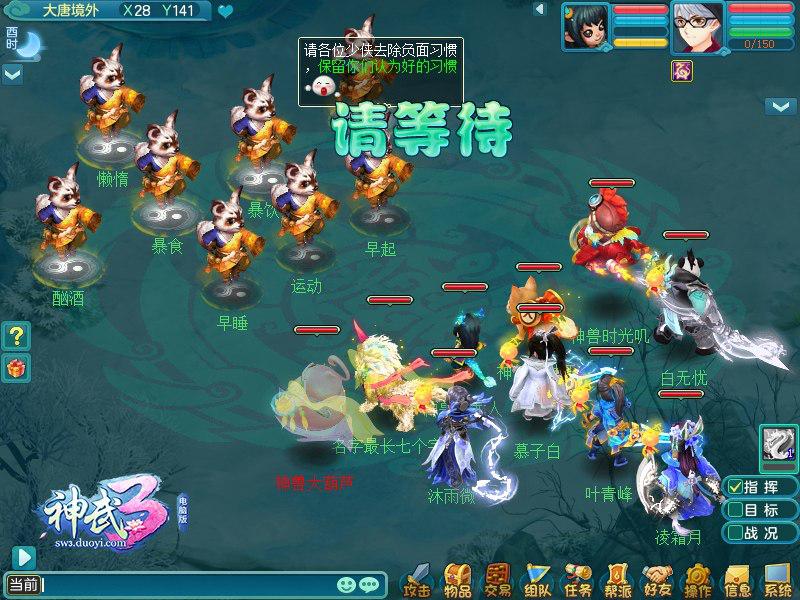Open the 攻击 (Attack) sword button
Viewport: 800px width, 600px height.
tap(420, 579)
